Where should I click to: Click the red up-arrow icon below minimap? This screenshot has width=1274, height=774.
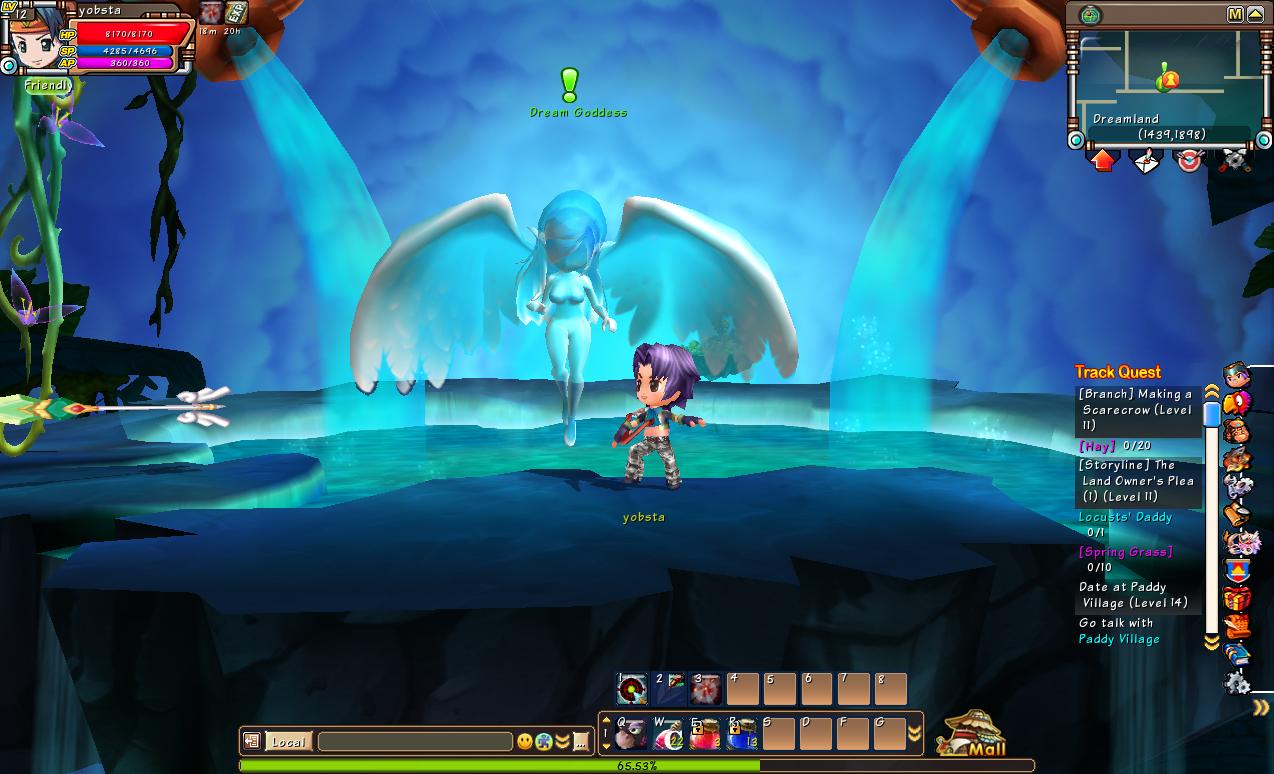pyautogui.click(x=1103, y=160)
